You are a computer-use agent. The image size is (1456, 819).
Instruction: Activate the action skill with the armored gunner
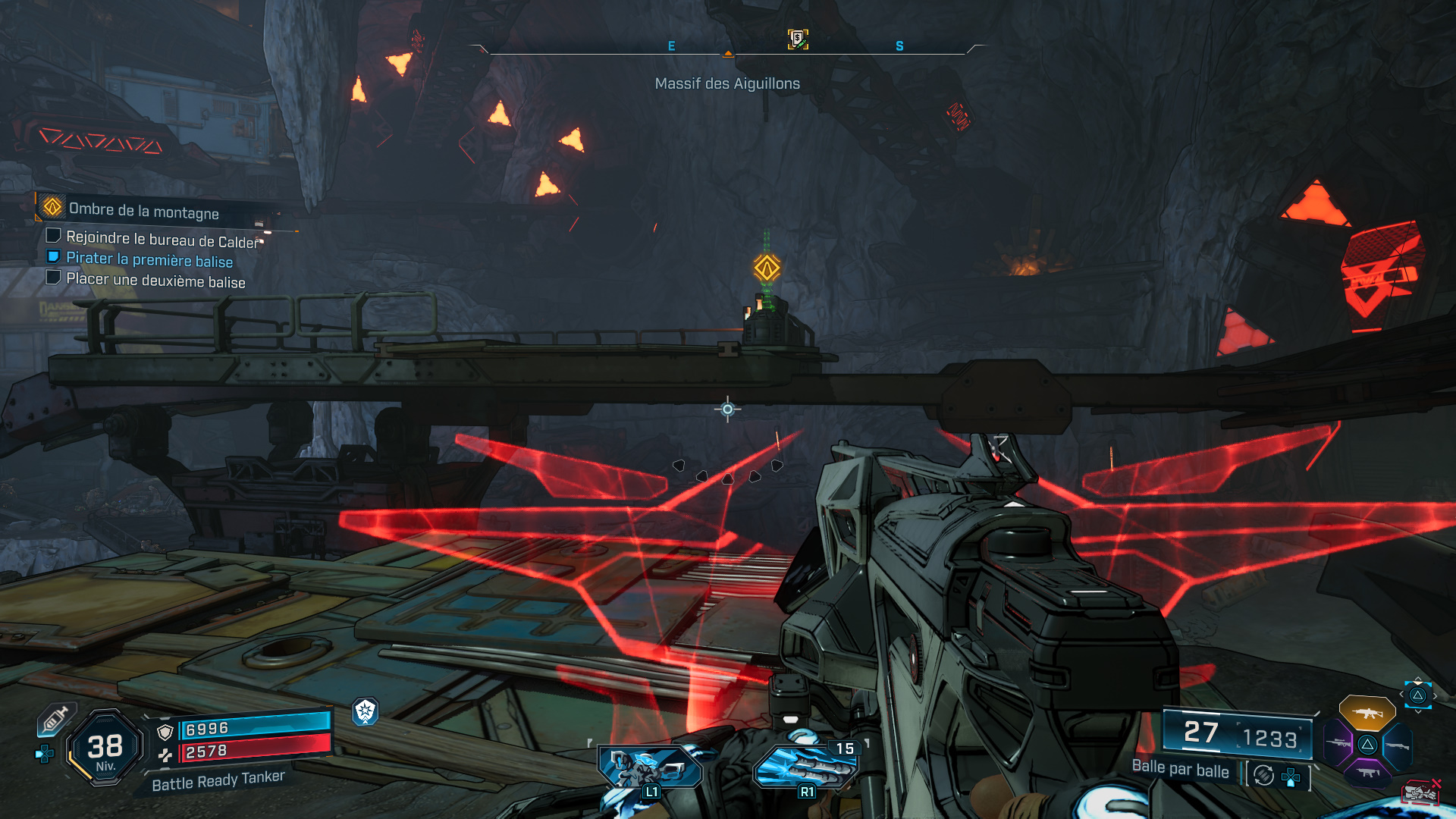(649, 767)
